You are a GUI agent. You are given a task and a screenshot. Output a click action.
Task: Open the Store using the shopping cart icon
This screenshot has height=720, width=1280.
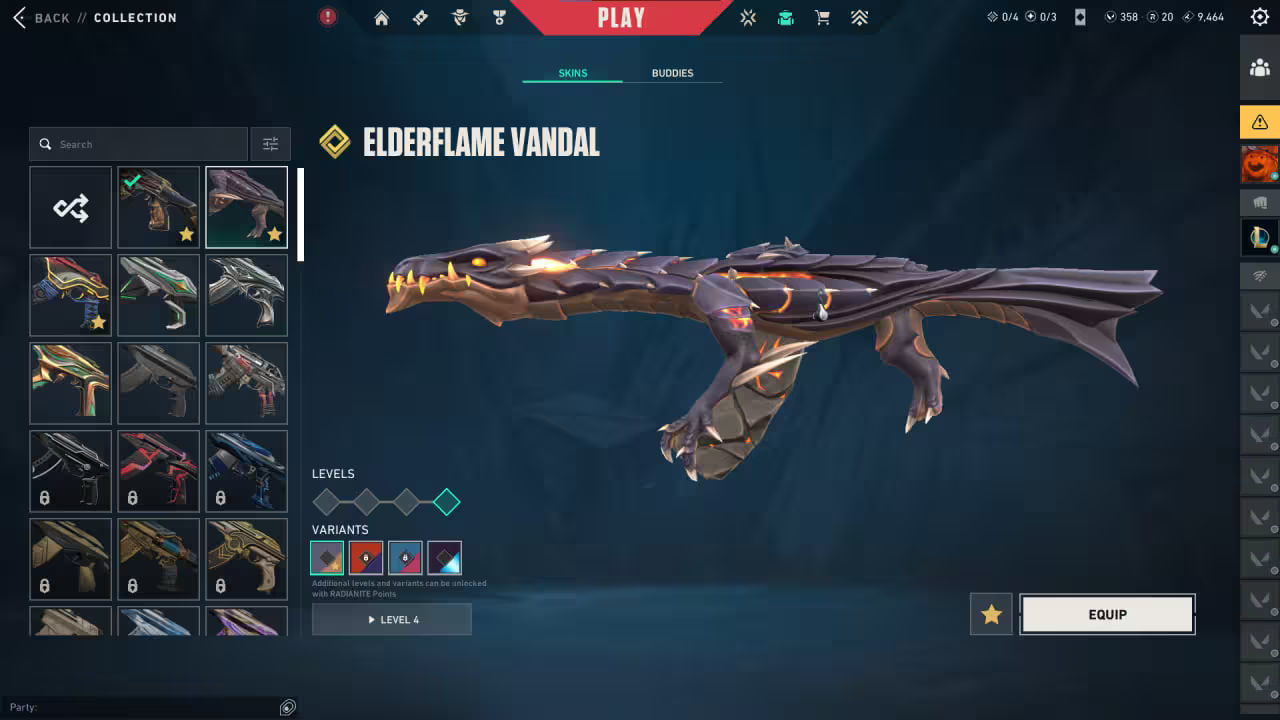822,17
